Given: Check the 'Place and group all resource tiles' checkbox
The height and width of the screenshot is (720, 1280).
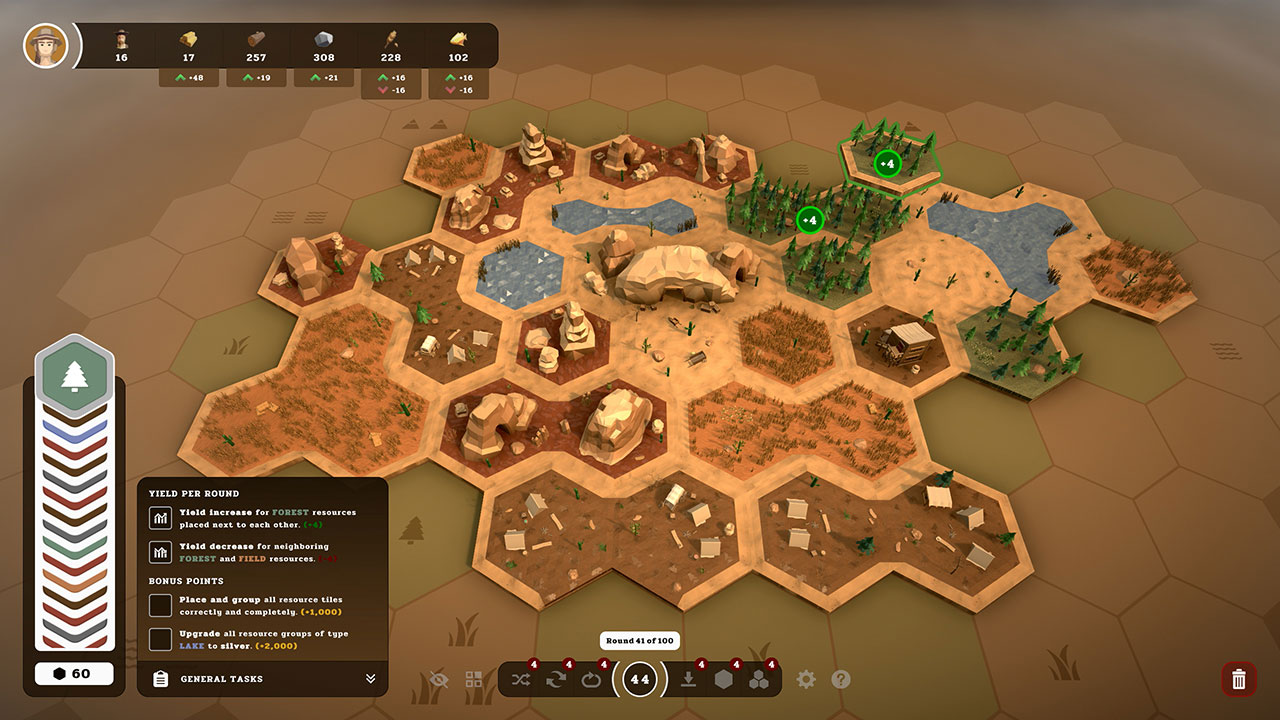Looking at the screenshot, I should coord(160,606).
